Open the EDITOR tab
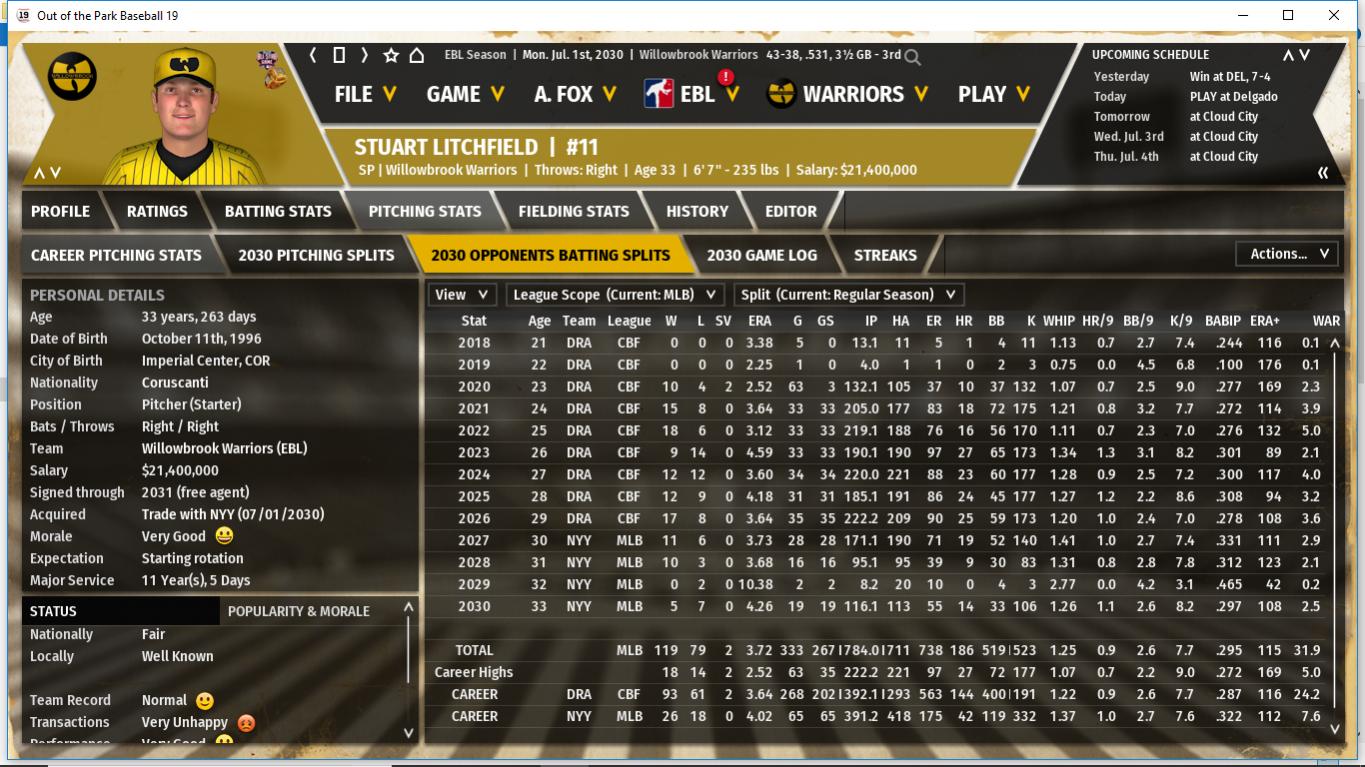The width and height of the screenshot is (1365, 767). click(791, 211)
